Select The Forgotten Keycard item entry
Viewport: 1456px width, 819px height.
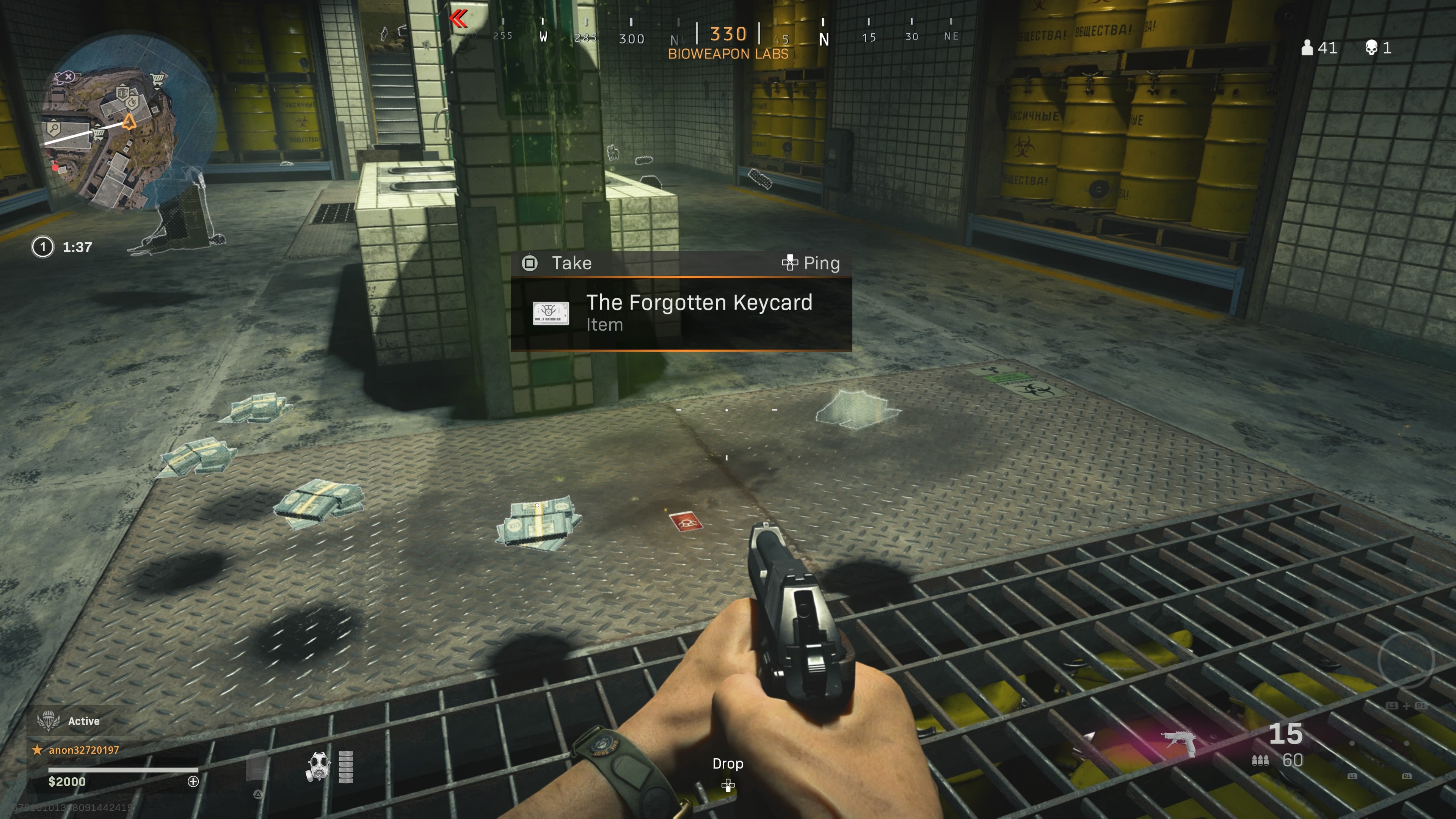pos(699,303)
